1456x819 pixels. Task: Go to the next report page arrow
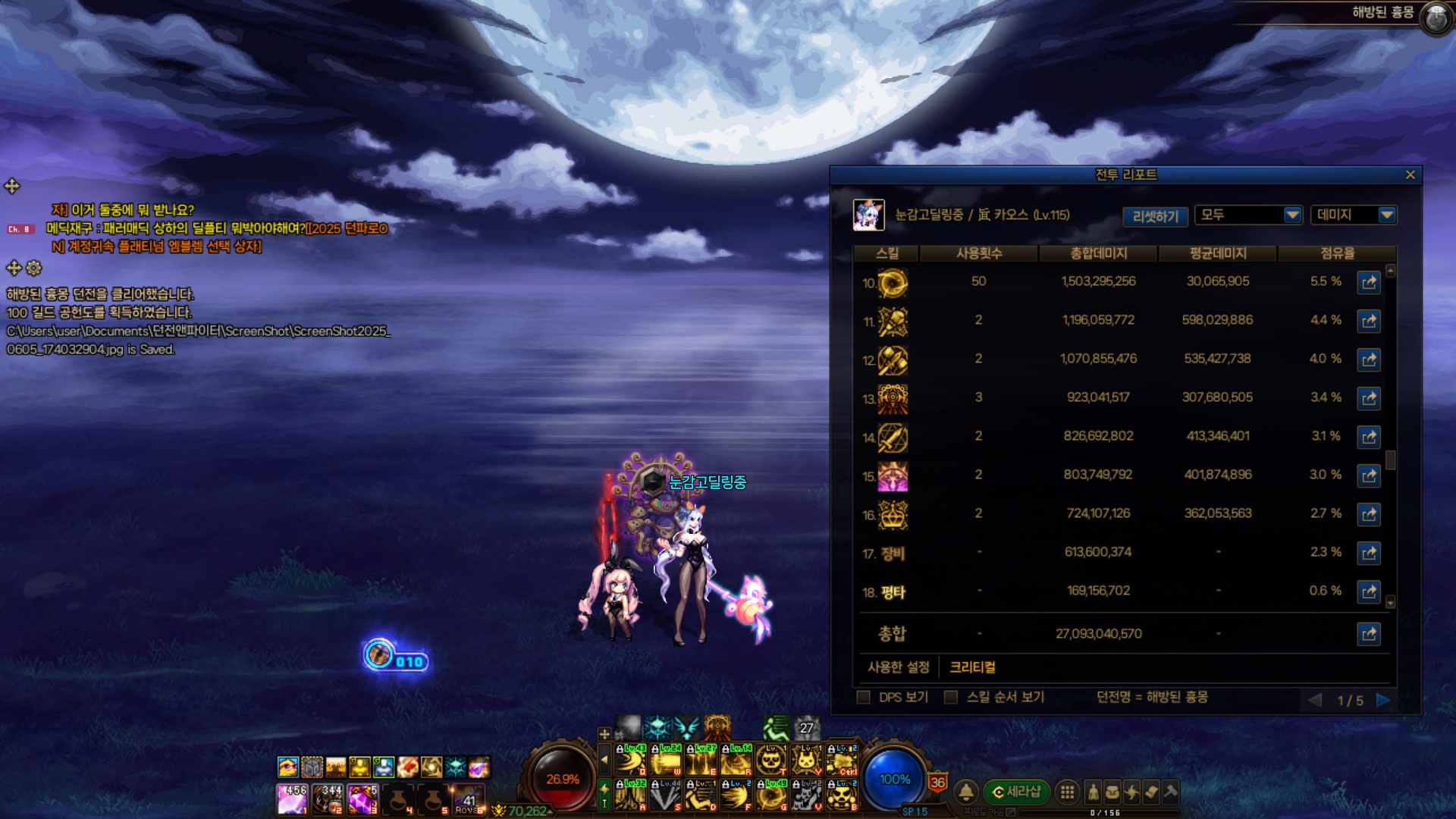point(1383,700)
